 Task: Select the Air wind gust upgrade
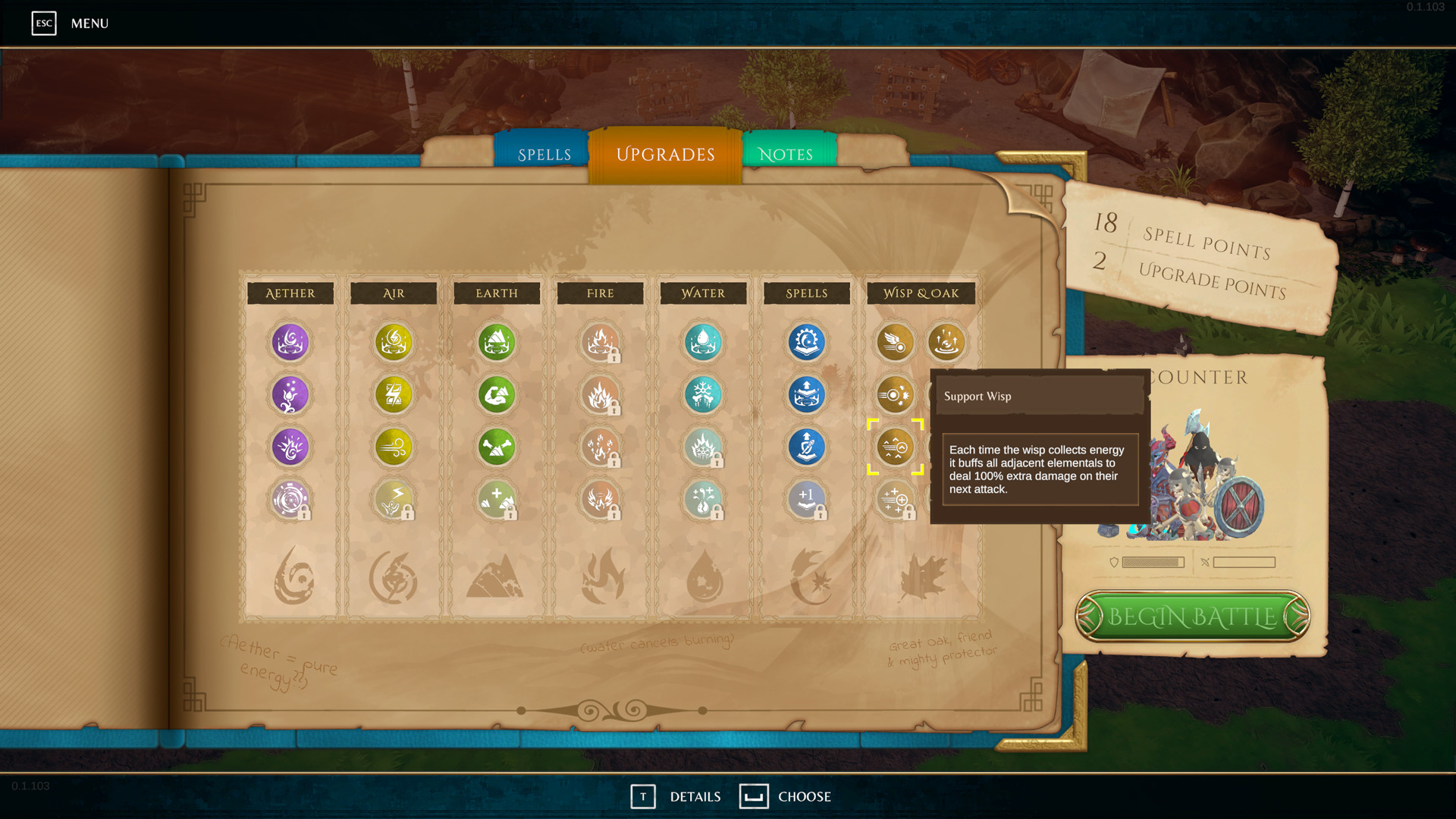pos(394,447)
